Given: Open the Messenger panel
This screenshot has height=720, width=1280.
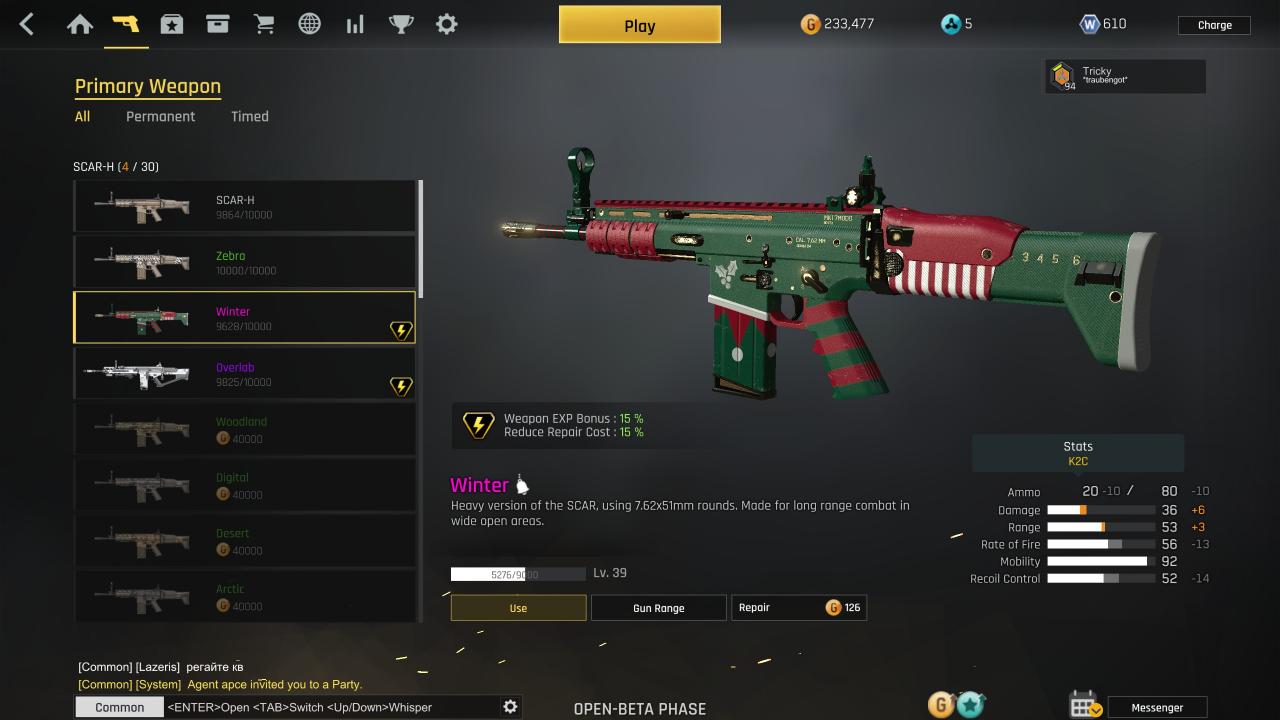Looking at the screenshot, I should tap(1157, 707).
